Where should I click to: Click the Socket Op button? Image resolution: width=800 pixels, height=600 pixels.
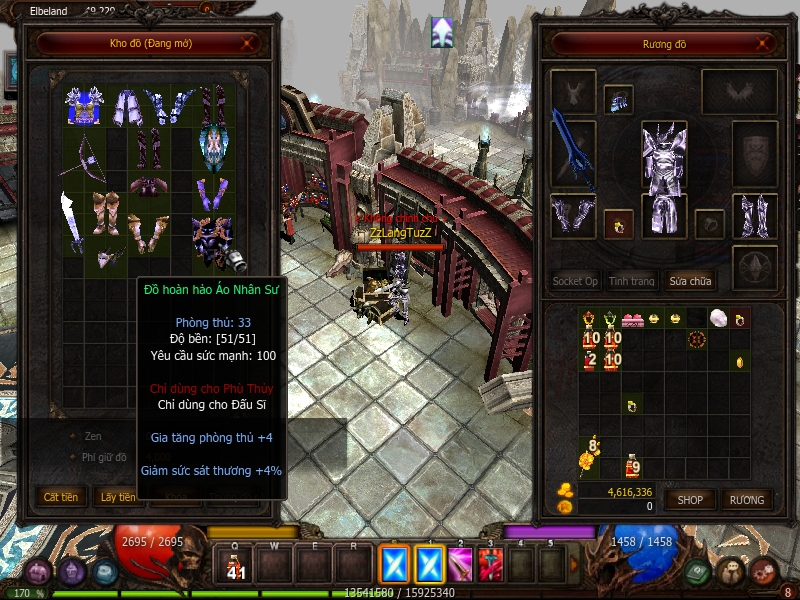point(575,281)
